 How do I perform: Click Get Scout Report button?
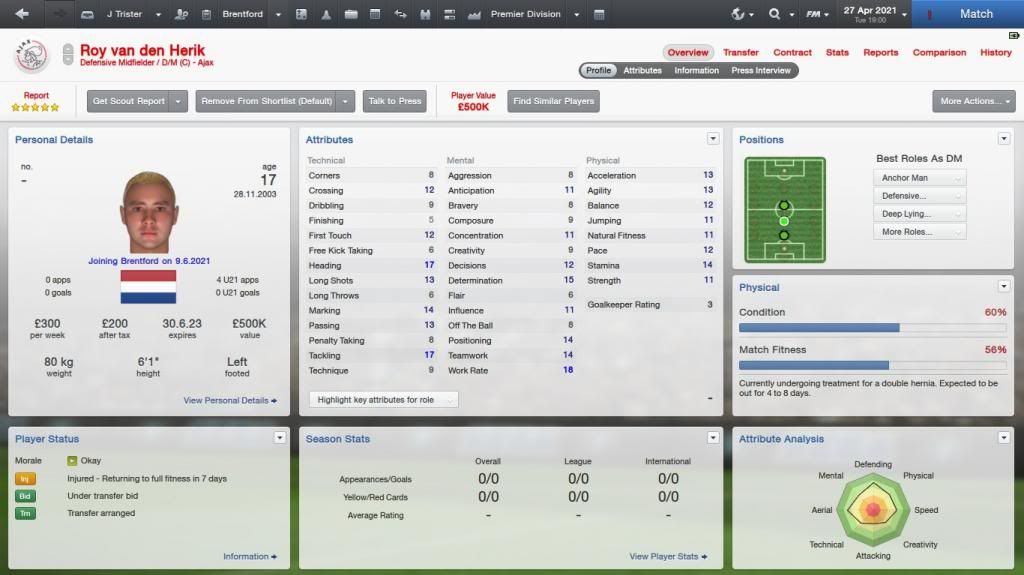pos(129,101)
